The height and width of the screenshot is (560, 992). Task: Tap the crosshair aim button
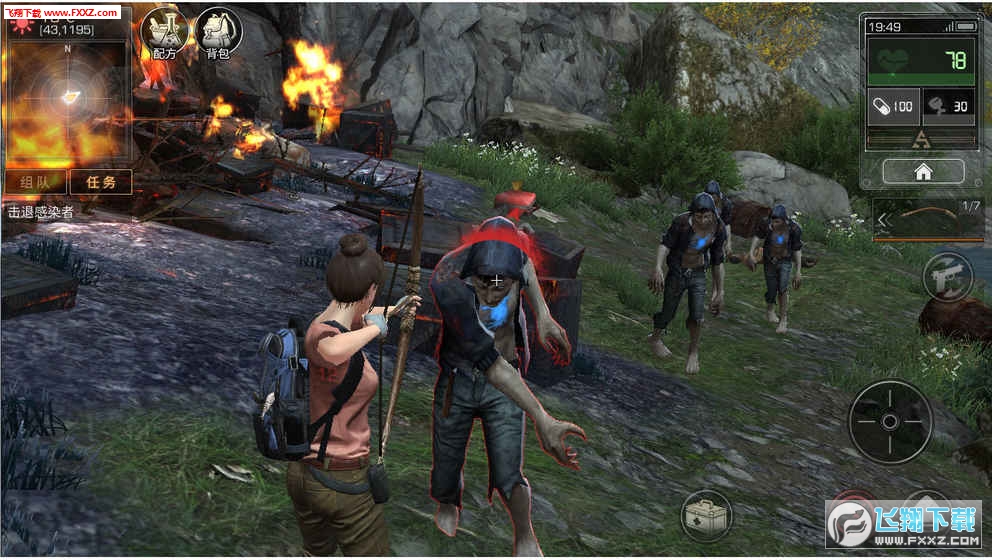(x=889, y=421)
